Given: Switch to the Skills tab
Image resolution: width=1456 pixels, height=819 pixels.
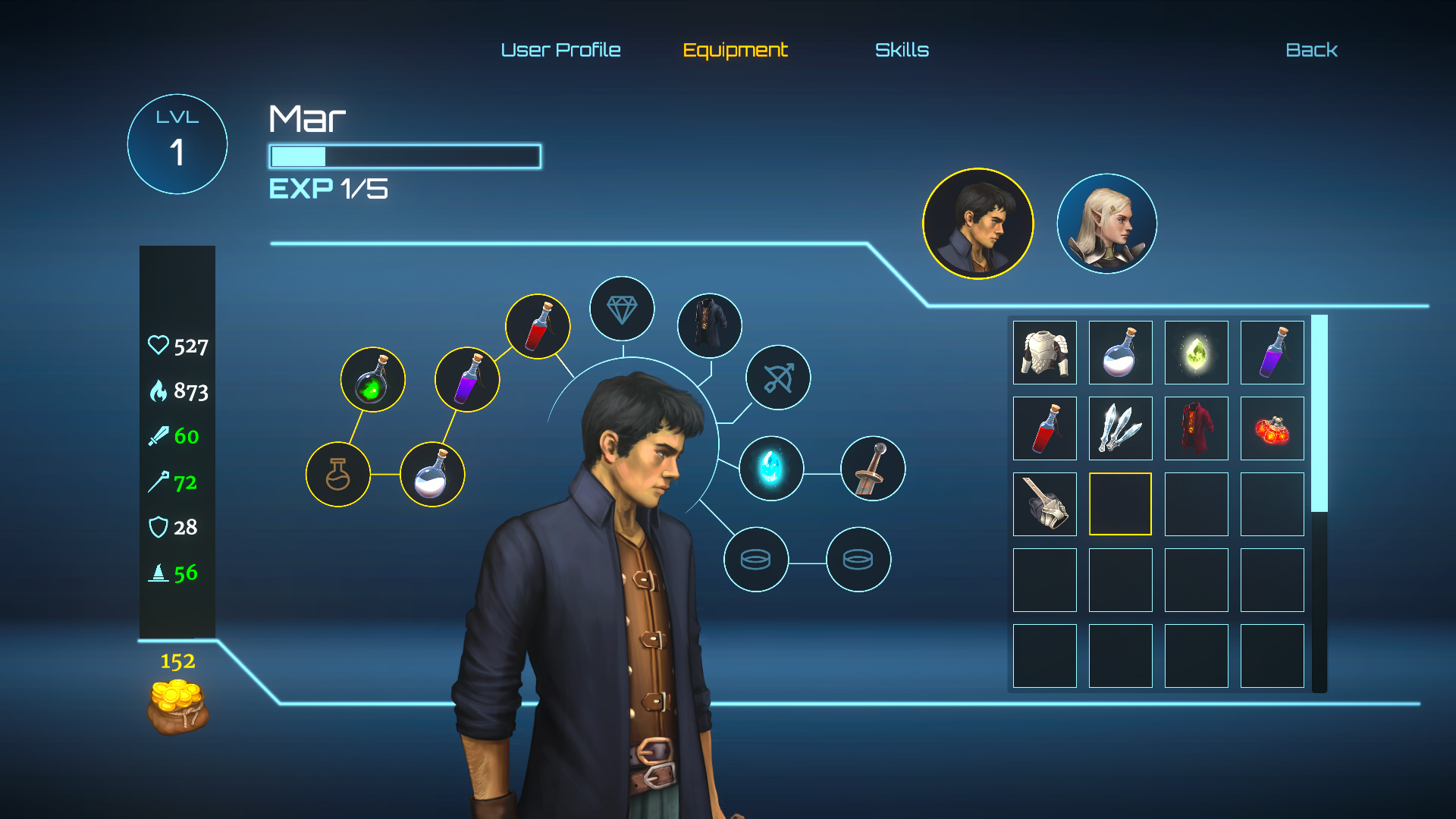Looking at the screenshot, I should click(902, 50).
